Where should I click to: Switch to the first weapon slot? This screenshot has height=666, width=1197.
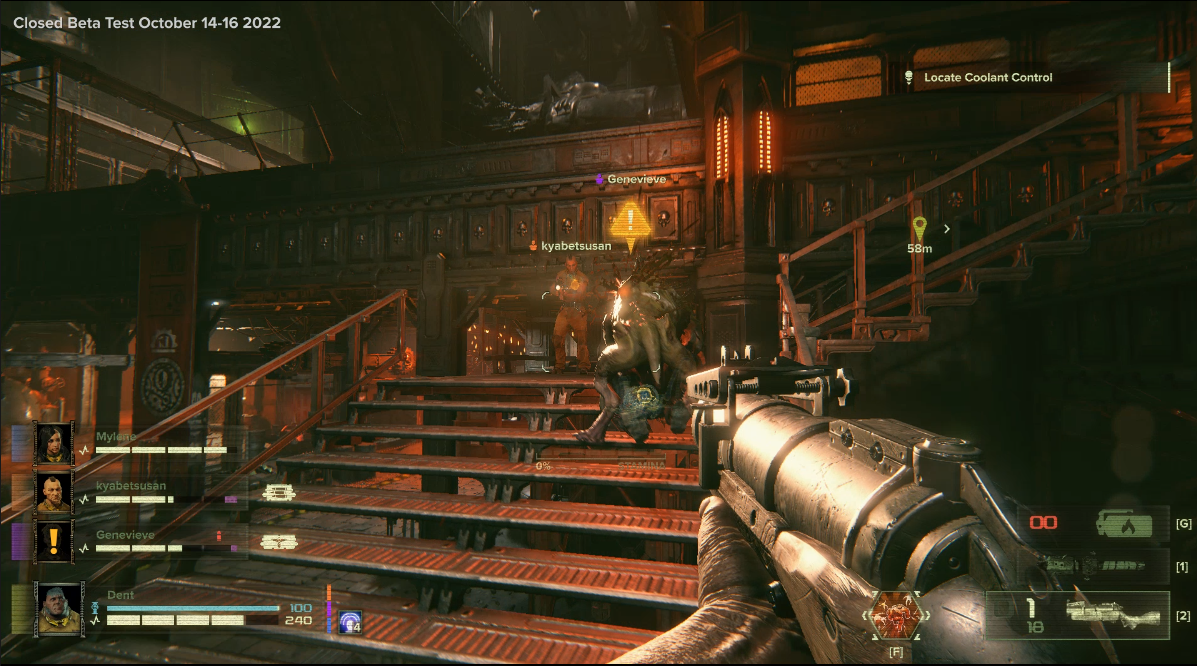(1092, 566)
